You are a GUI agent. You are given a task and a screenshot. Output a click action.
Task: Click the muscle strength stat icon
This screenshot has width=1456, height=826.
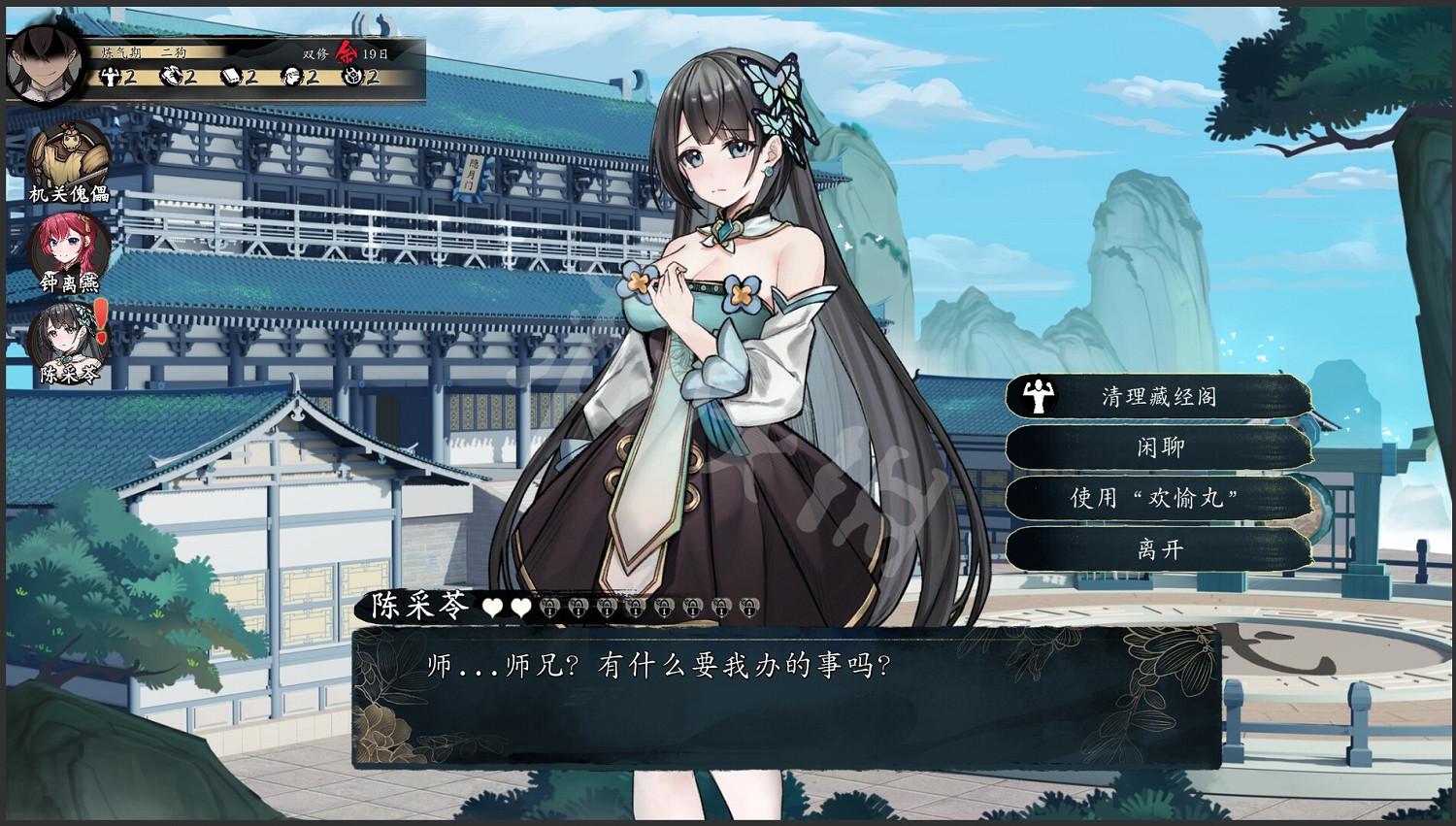click(110, 76)
